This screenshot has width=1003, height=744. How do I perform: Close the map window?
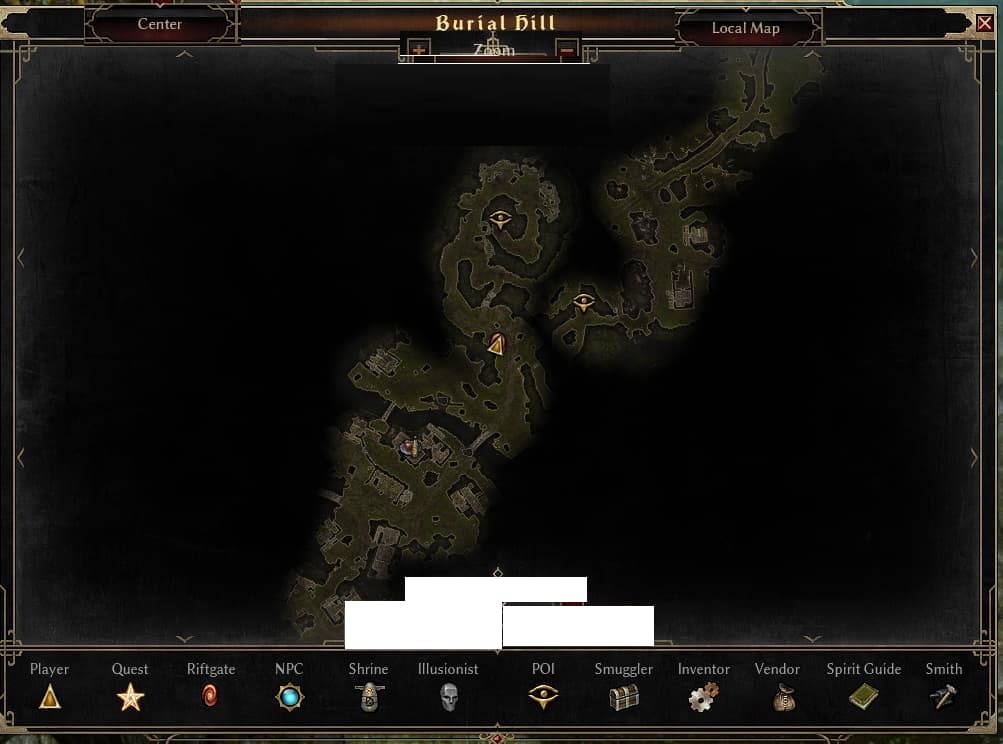tap(984, 24)
